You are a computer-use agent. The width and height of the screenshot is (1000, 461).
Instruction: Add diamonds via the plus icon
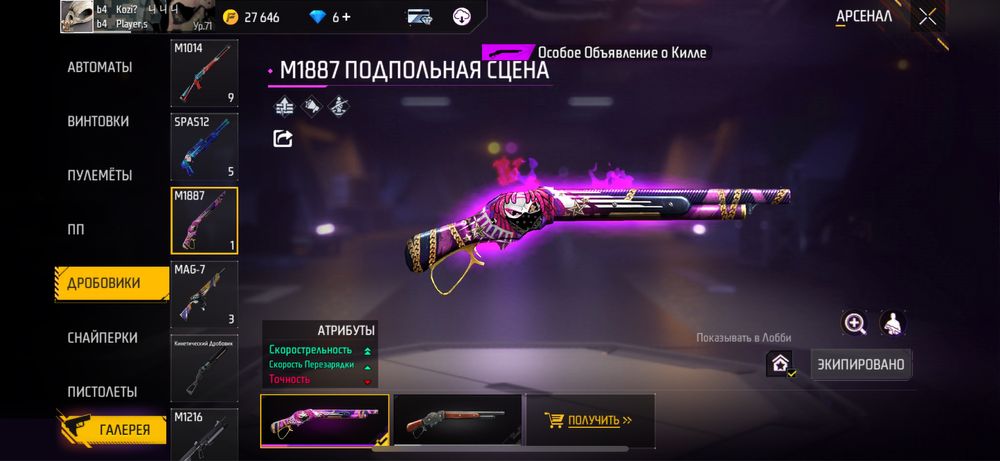point(346,17)
